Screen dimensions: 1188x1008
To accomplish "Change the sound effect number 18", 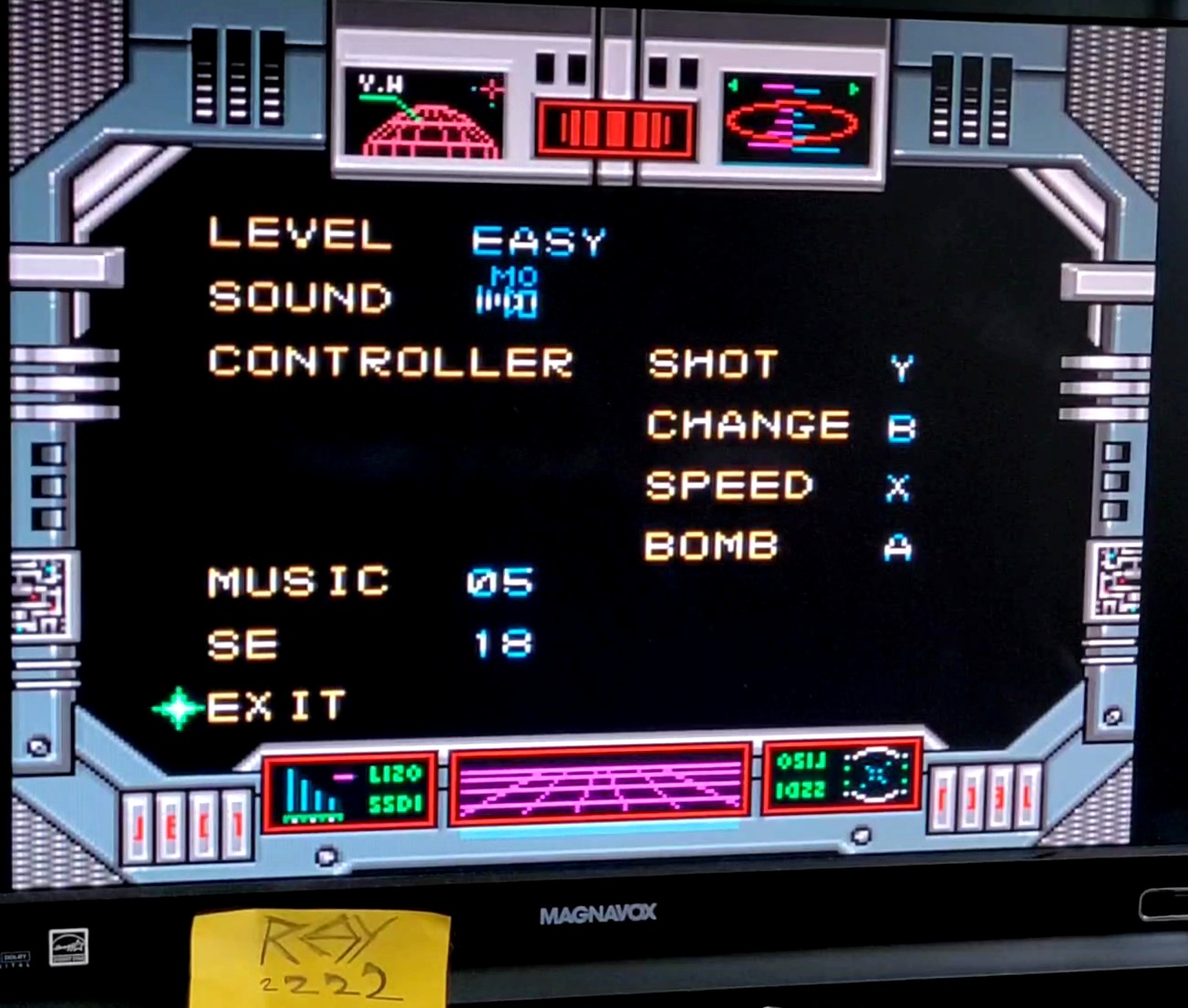I will tap(502, 644).
